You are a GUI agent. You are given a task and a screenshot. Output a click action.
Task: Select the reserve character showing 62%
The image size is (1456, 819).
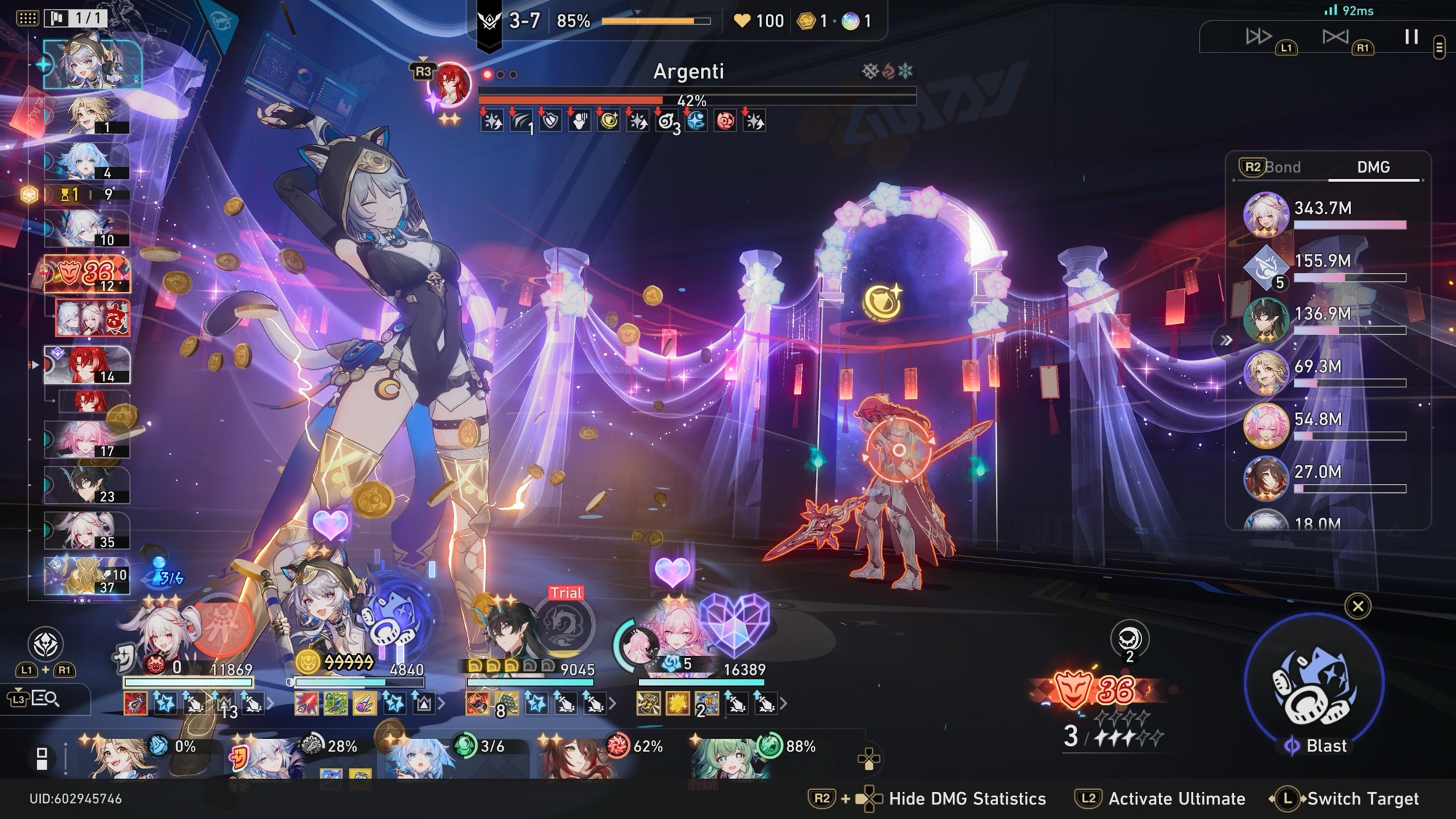(575, 757)
